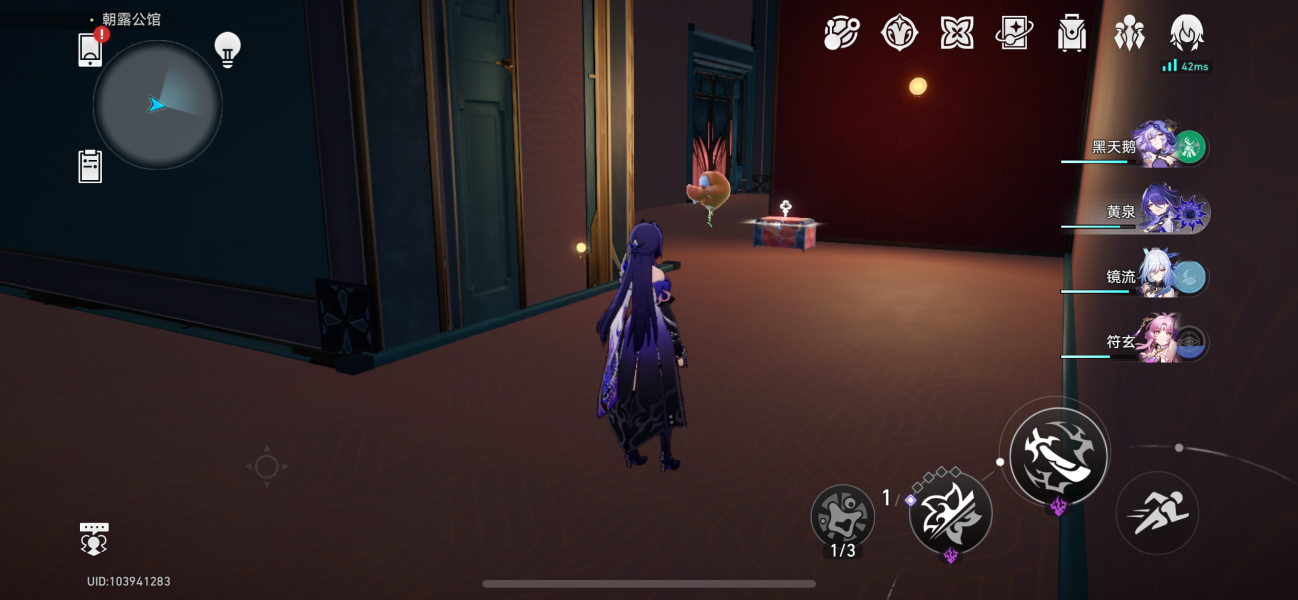Open the compass-shaped guide icon

tap(899, 33)
